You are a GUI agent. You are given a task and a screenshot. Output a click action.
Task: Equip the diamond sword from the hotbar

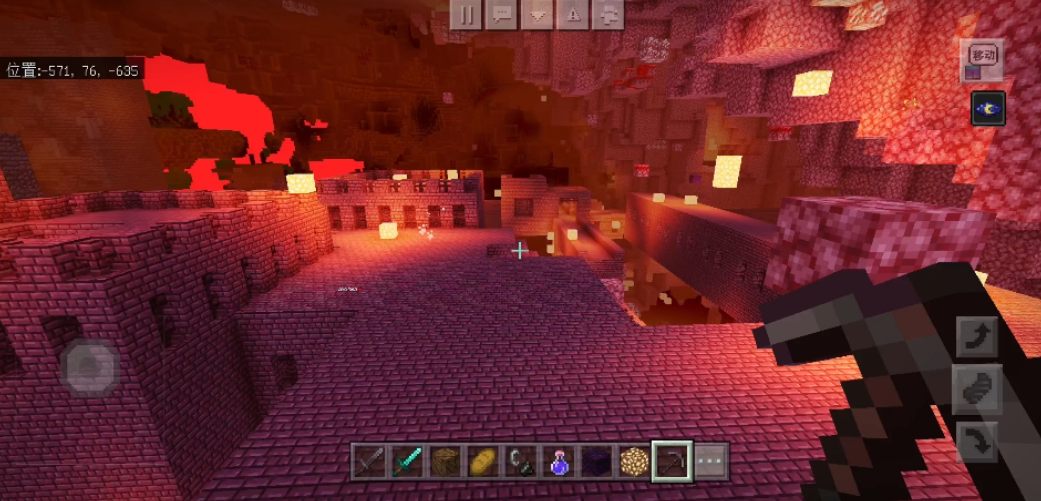click(408, 461)
